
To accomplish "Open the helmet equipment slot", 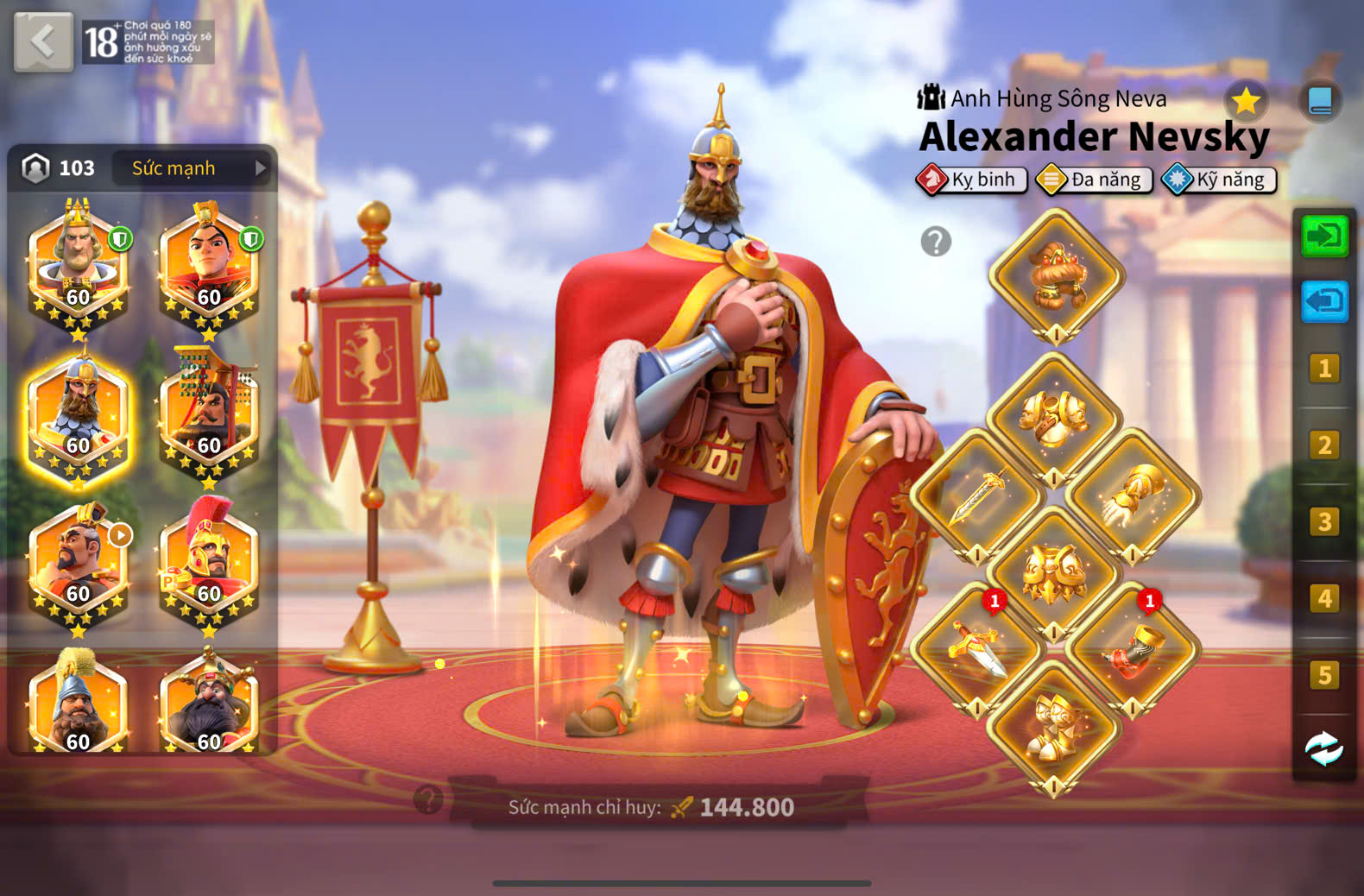I will tap(1056, 276).
